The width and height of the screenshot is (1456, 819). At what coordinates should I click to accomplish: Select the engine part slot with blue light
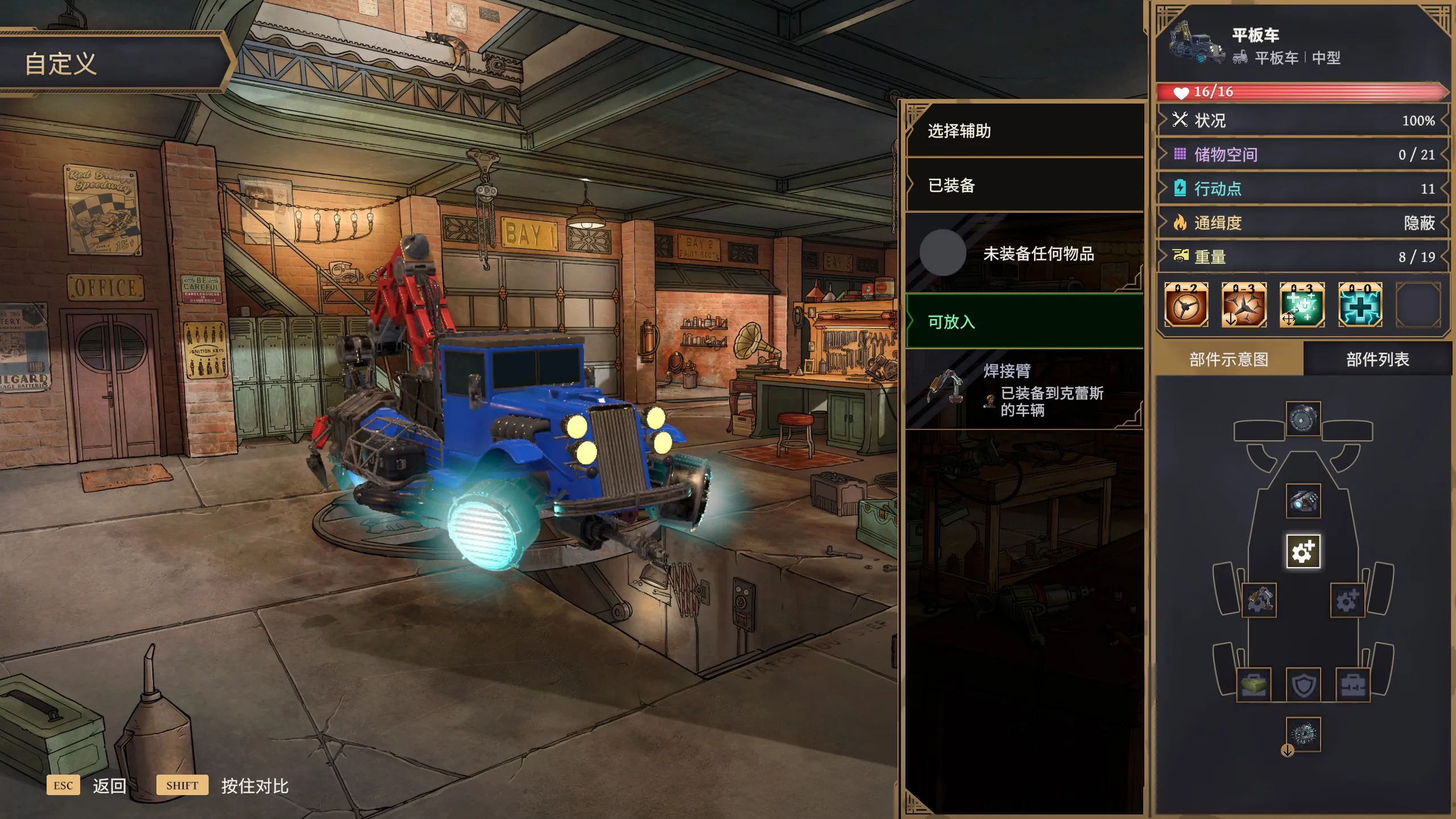pyautogui.click(x=1303, y=501)
